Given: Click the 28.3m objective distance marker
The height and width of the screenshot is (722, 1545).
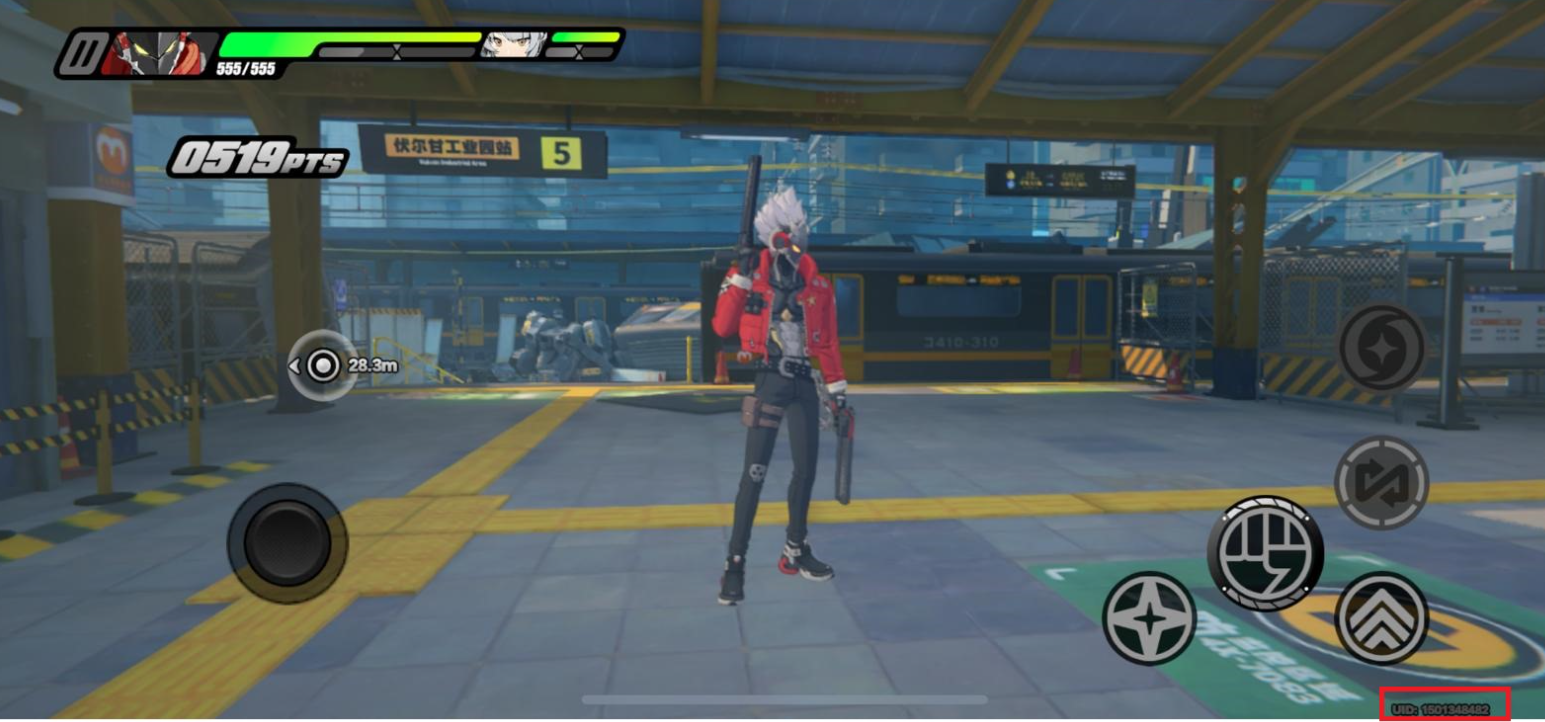Looking at the screenshot, I should [x=323, y=366].
